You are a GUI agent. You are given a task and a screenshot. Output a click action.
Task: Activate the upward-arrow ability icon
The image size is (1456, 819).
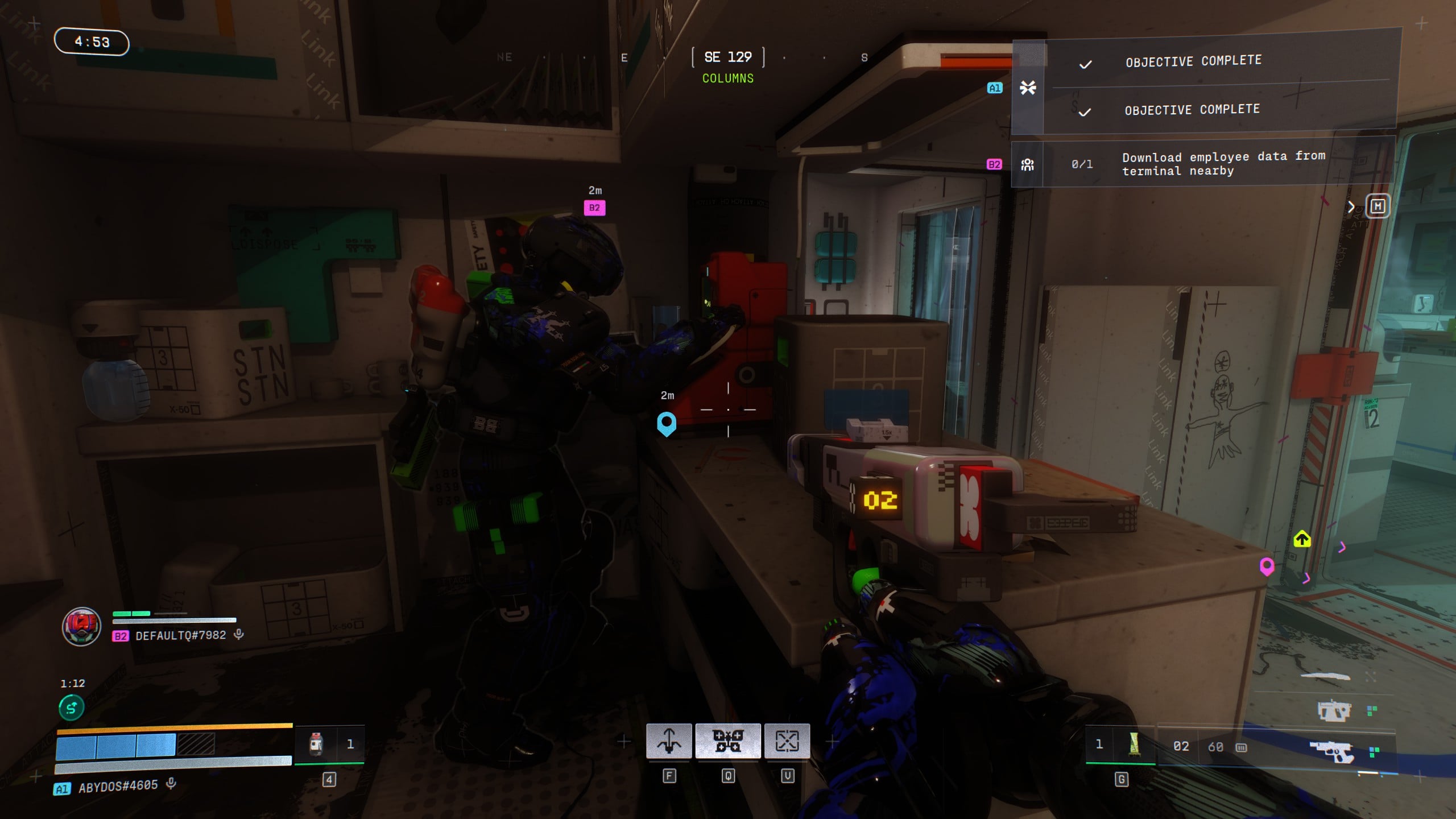669,741
